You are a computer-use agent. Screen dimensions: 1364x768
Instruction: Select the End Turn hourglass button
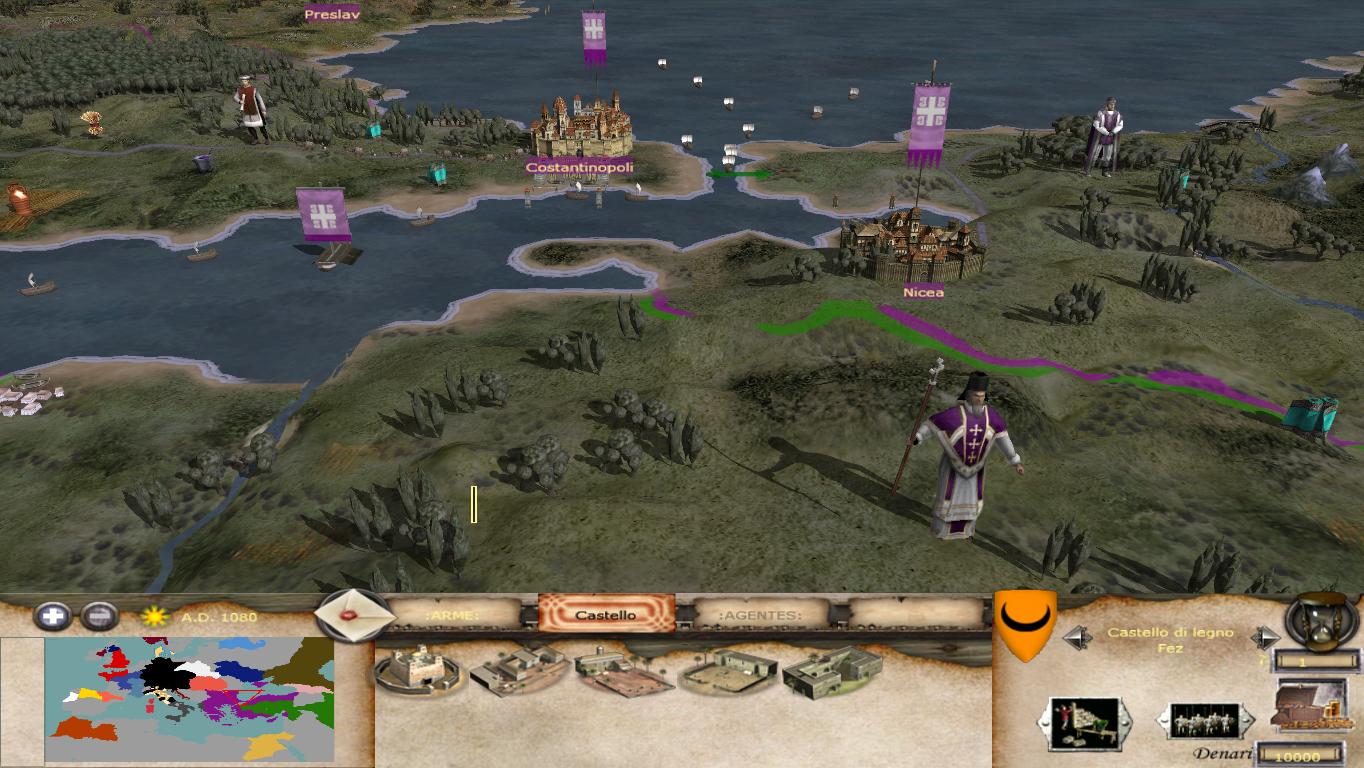(x=1318, y=625)
